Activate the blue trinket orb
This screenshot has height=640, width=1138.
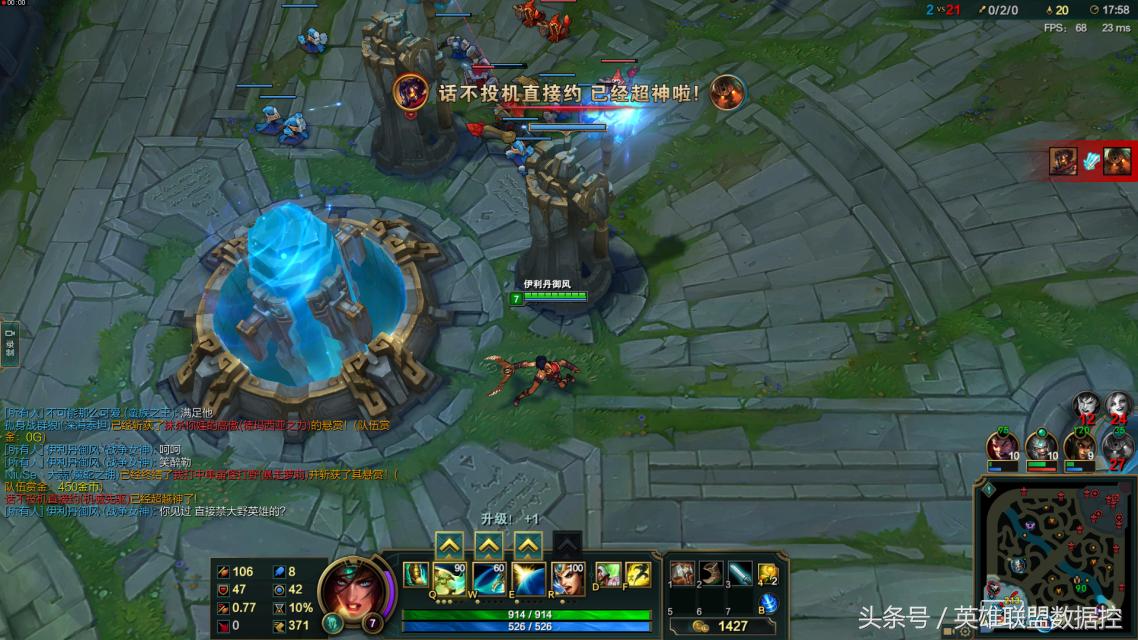click(x=768, y=603)
